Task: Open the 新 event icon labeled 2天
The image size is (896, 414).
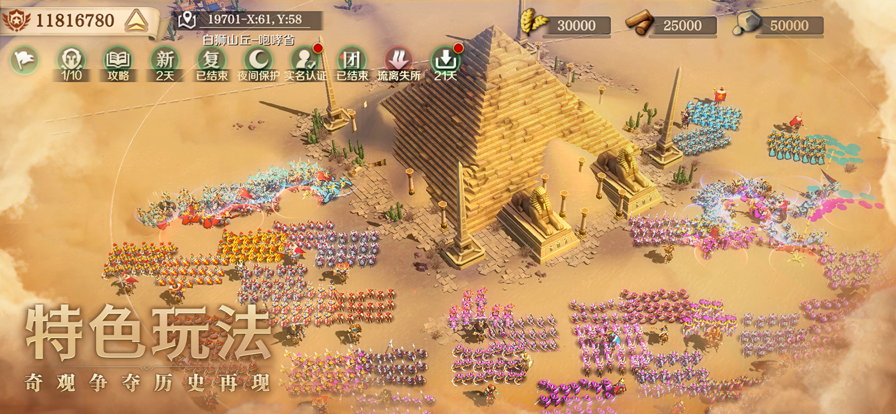Action: [164, 61]
